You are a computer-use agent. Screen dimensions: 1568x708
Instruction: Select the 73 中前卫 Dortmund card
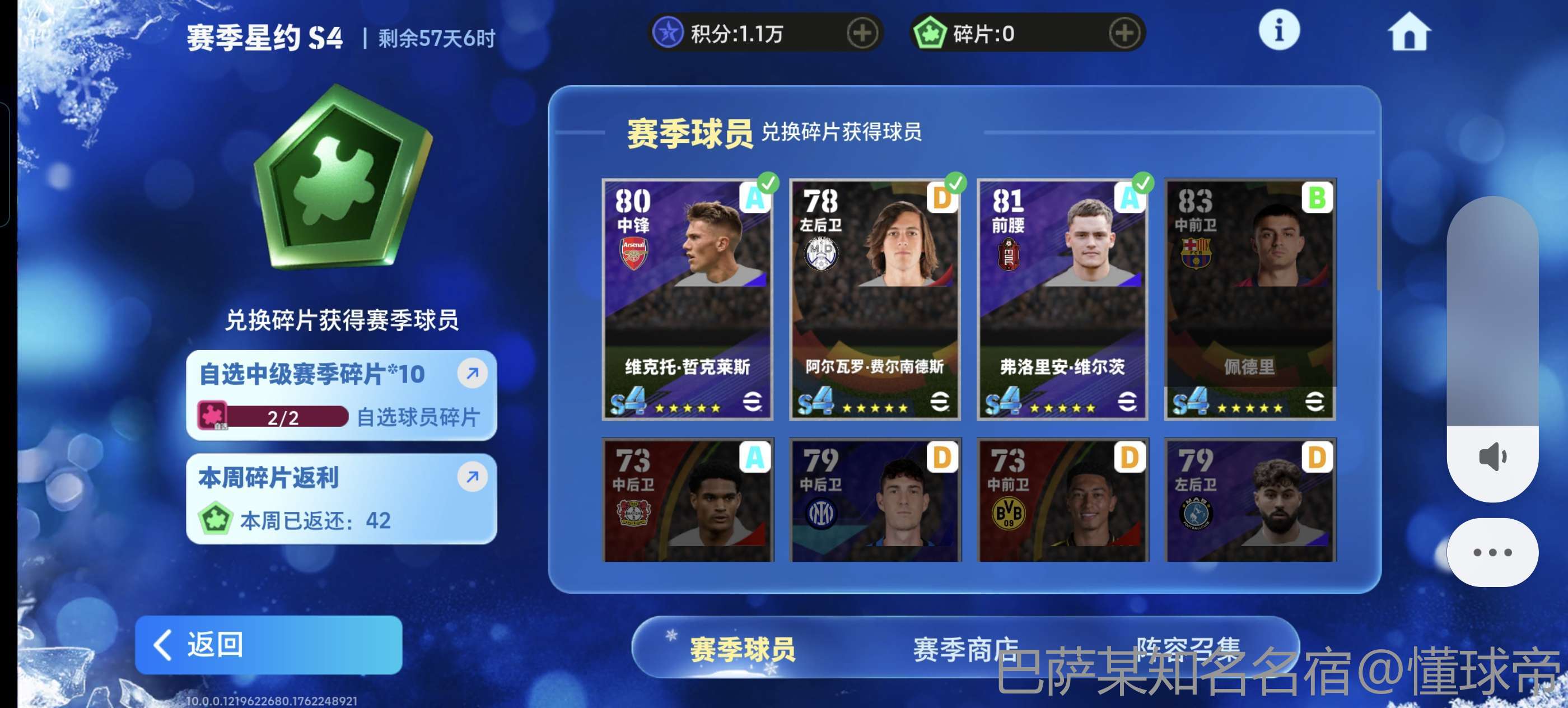tap(1062, 499)
